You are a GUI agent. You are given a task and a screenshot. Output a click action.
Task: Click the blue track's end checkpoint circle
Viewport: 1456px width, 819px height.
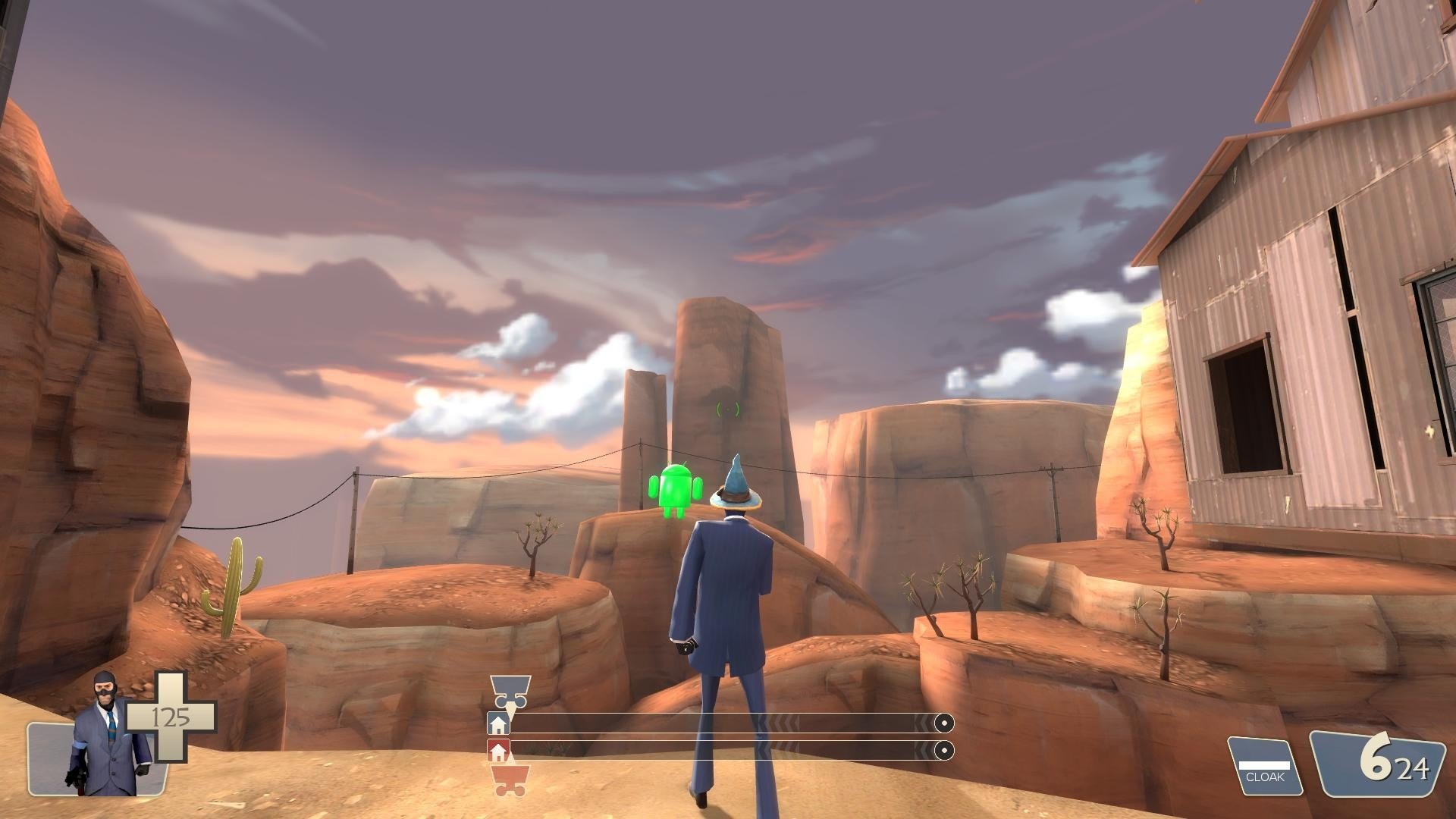click(943, 723)
